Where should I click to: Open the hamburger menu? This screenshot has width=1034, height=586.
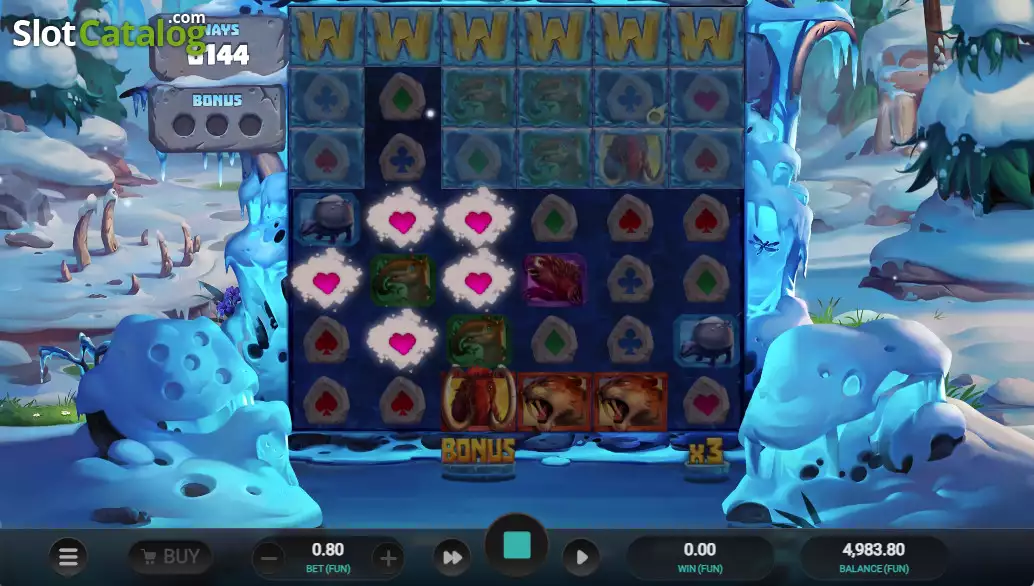coord(67,556)
